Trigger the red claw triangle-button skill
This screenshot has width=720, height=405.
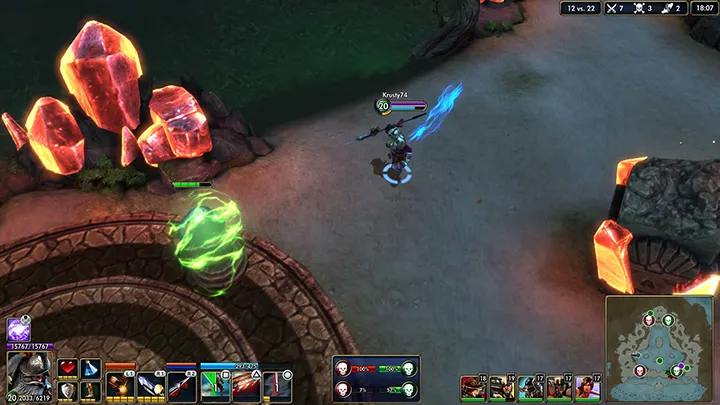pyautogui.click(x=245, y=383)
